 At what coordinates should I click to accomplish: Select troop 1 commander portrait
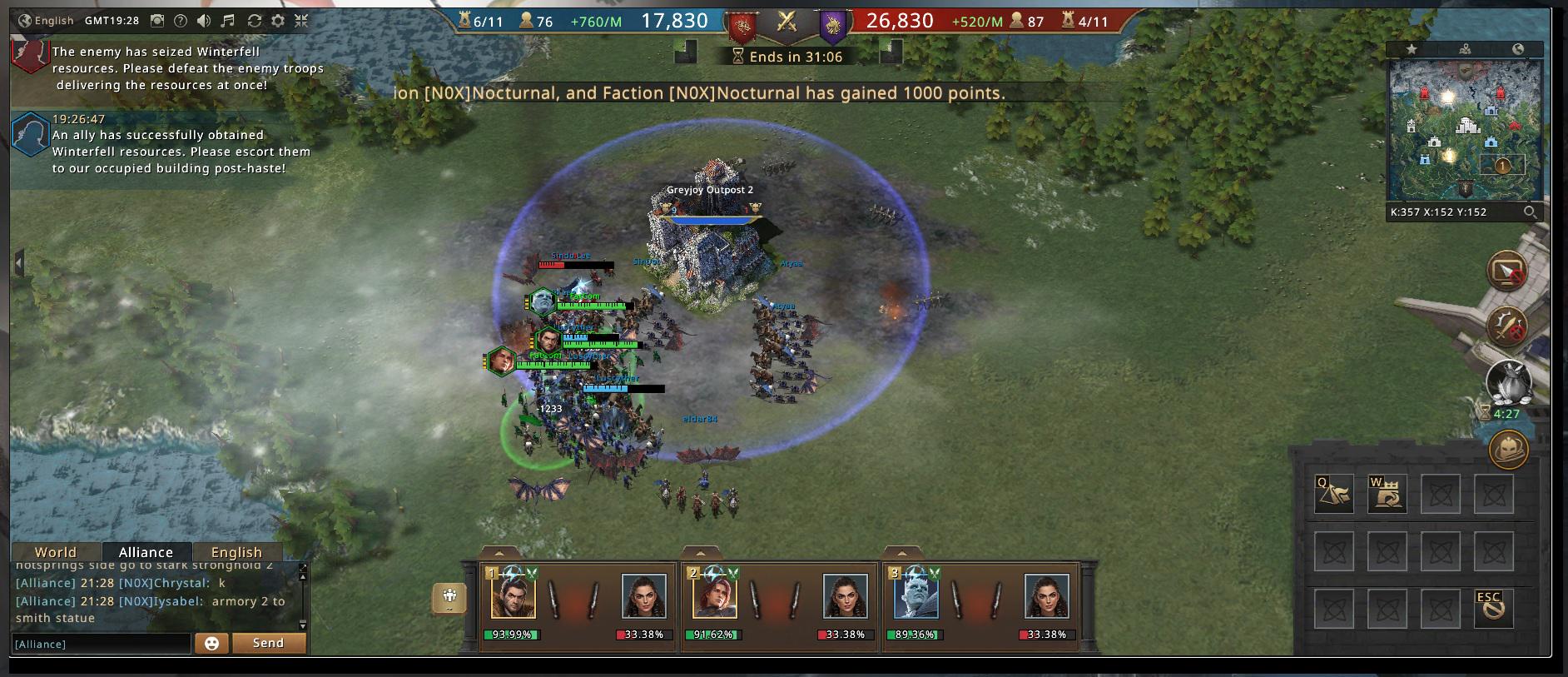513,597
